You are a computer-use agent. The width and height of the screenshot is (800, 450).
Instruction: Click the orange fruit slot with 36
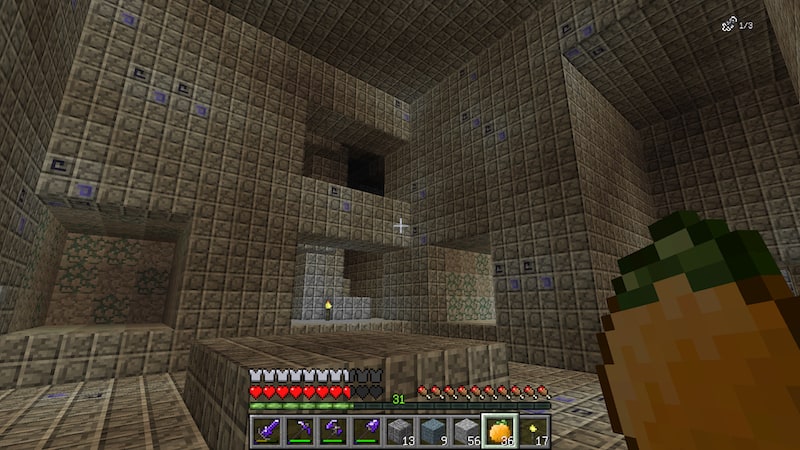coord(499,430)
